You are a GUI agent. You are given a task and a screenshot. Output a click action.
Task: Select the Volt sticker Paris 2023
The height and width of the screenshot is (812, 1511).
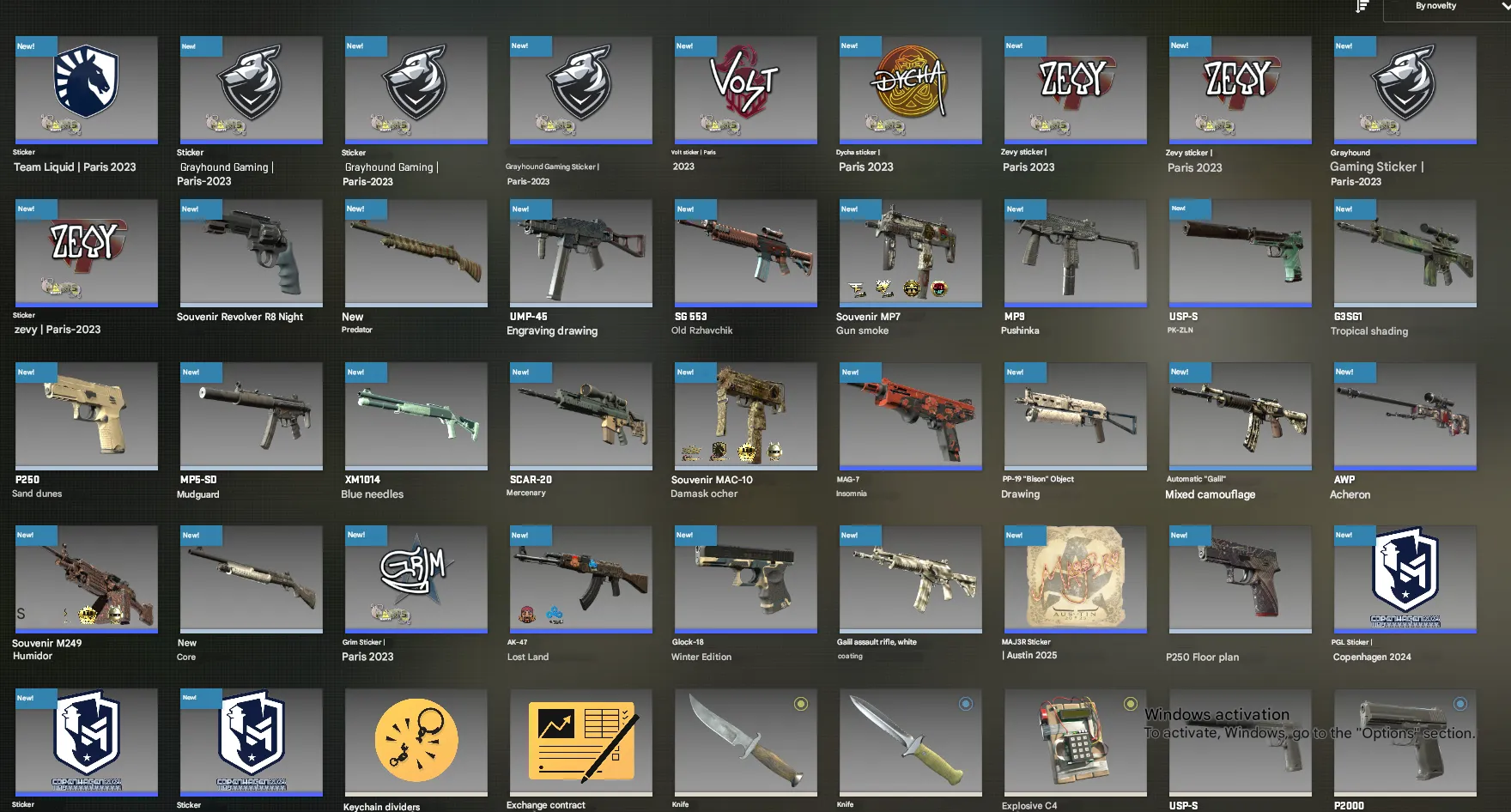pos(745,89)
